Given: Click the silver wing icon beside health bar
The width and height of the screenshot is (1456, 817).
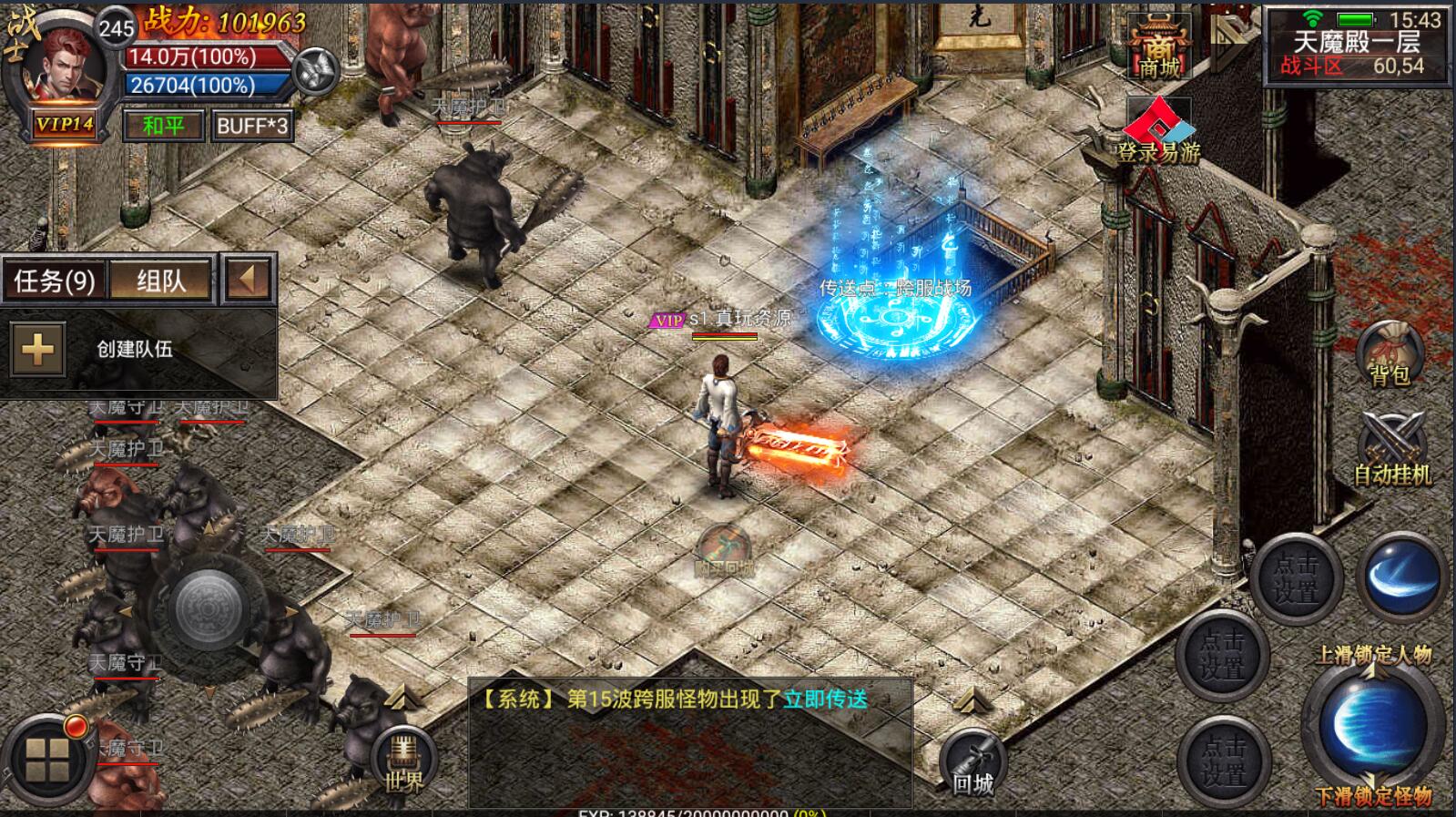Looking at the screenshot, I should [317, 69].
